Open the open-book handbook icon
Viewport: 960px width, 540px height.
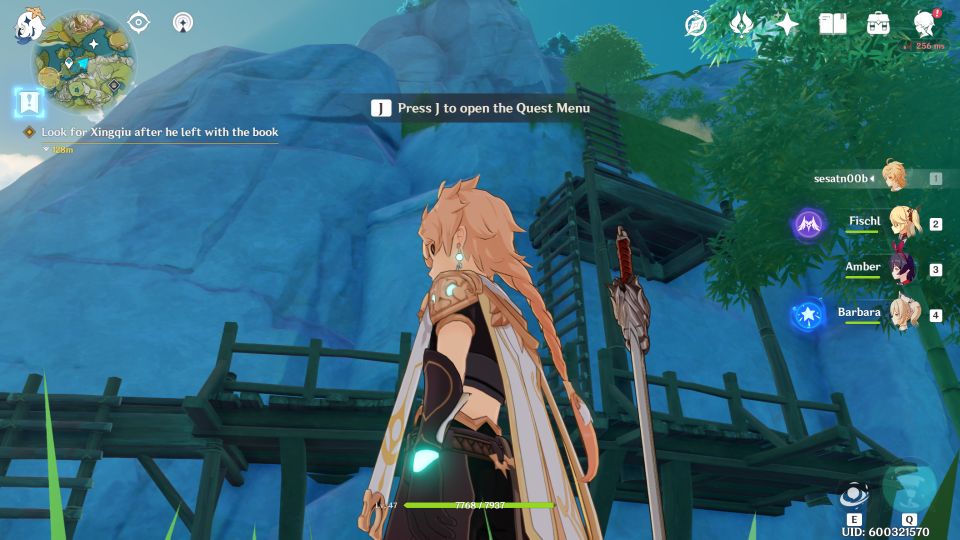point(832,24)
